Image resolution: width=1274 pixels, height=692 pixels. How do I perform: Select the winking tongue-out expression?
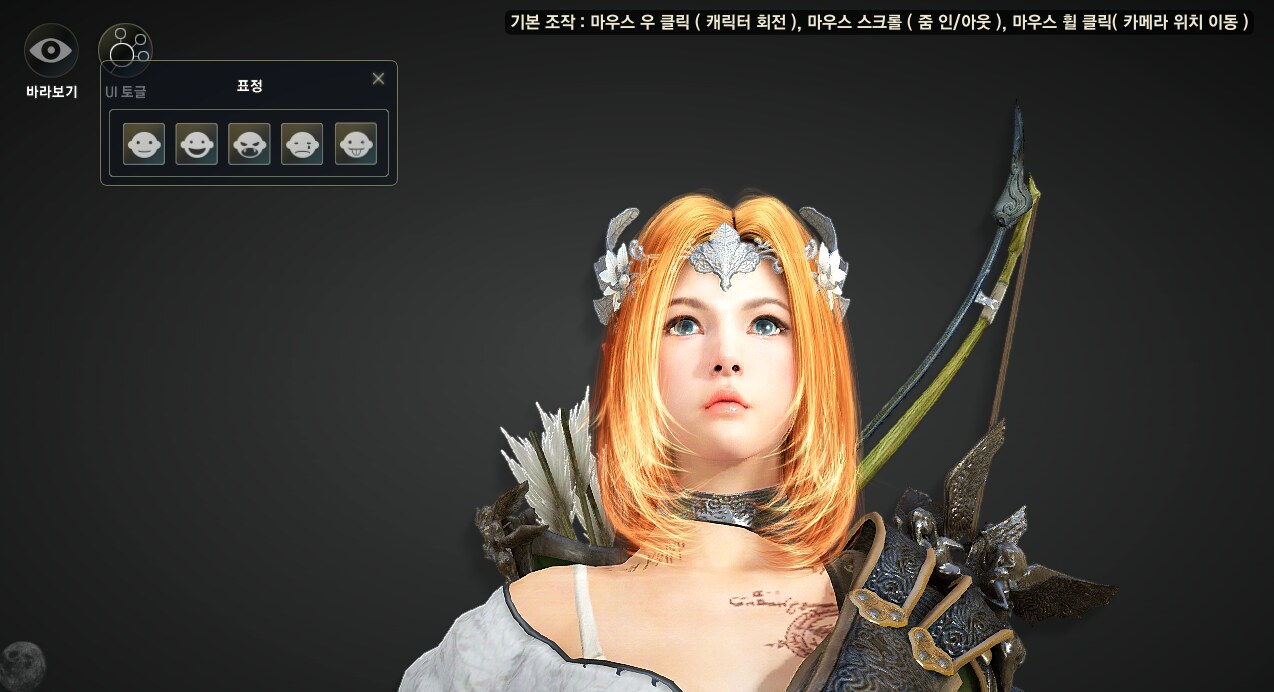[x=355, y=144]
